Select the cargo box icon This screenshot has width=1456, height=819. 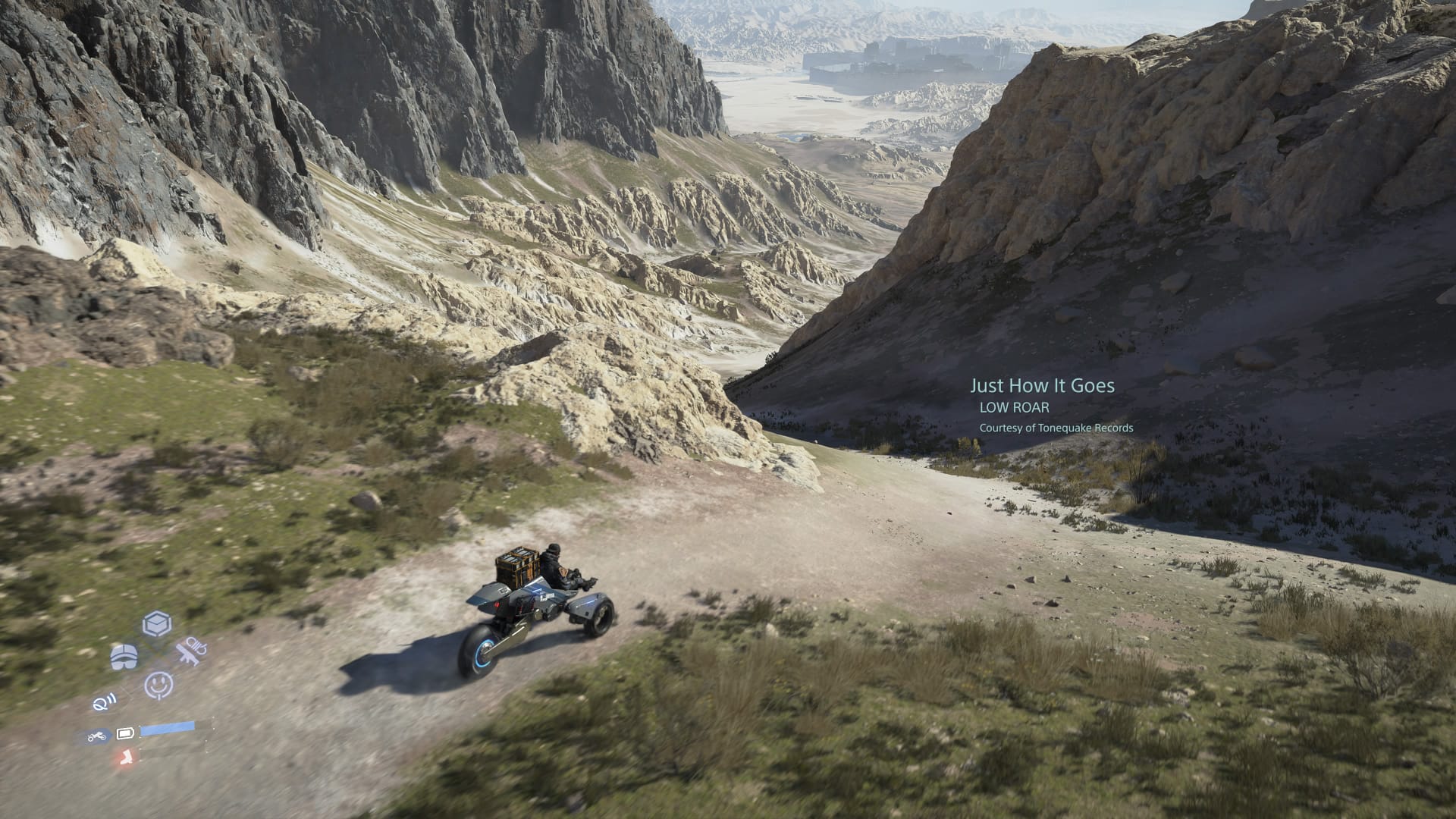click(x=157, y=624)
